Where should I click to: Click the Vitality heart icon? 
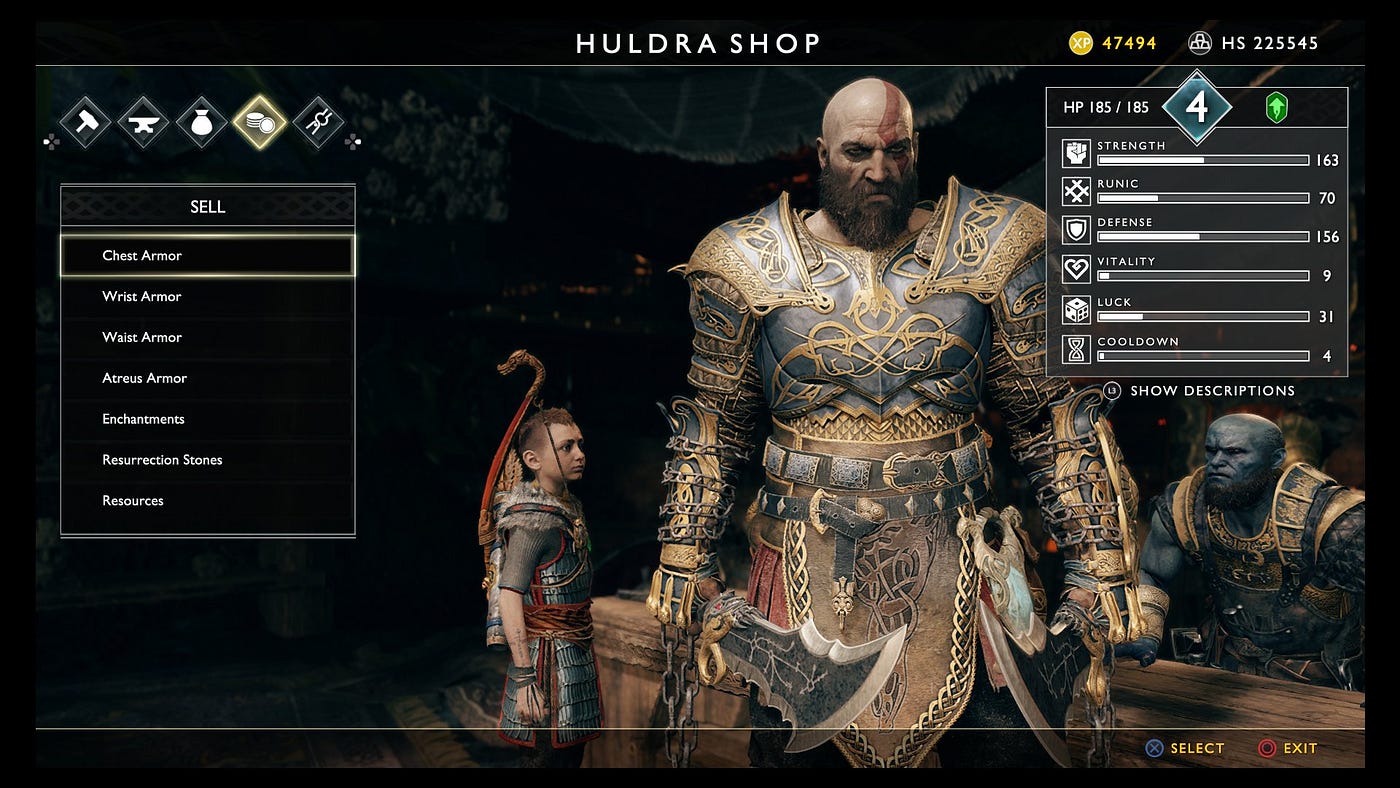1076,269
